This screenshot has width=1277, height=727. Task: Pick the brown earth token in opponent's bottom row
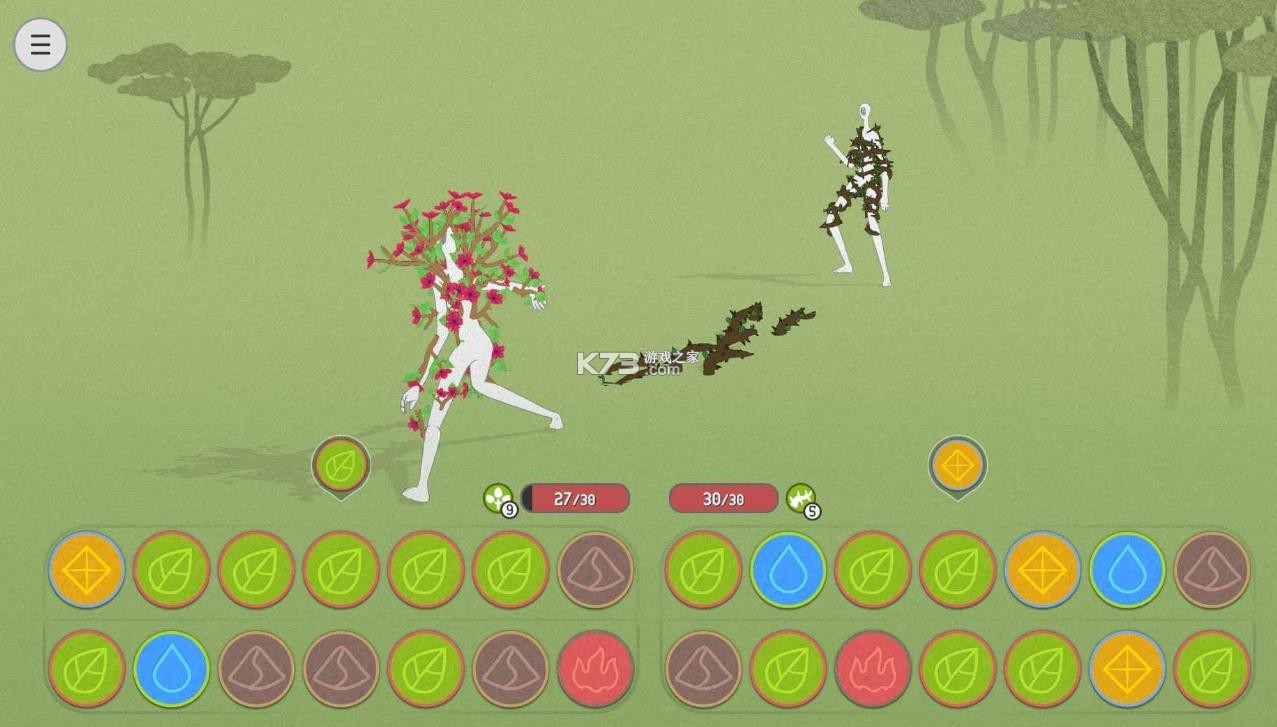tap(703, 668)
